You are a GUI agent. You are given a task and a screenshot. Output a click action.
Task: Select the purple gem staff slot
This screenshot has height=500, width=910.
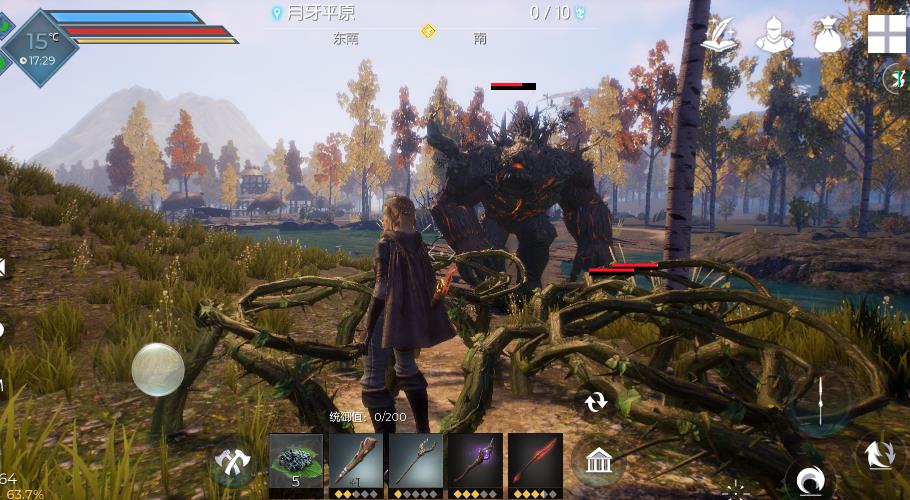pos(475,463)
